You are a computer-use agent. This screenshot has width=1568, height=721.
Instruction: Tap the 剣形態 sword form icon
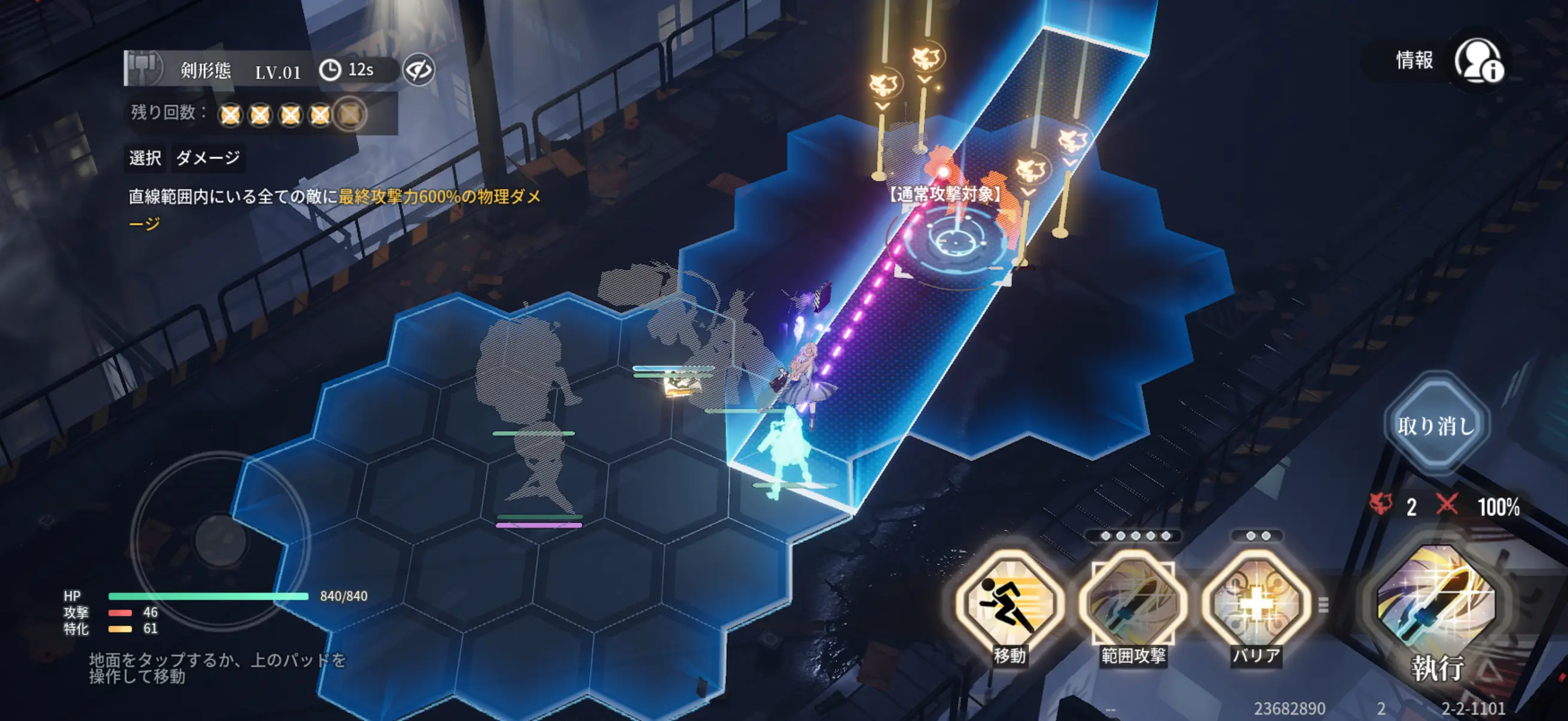(144, 68)
